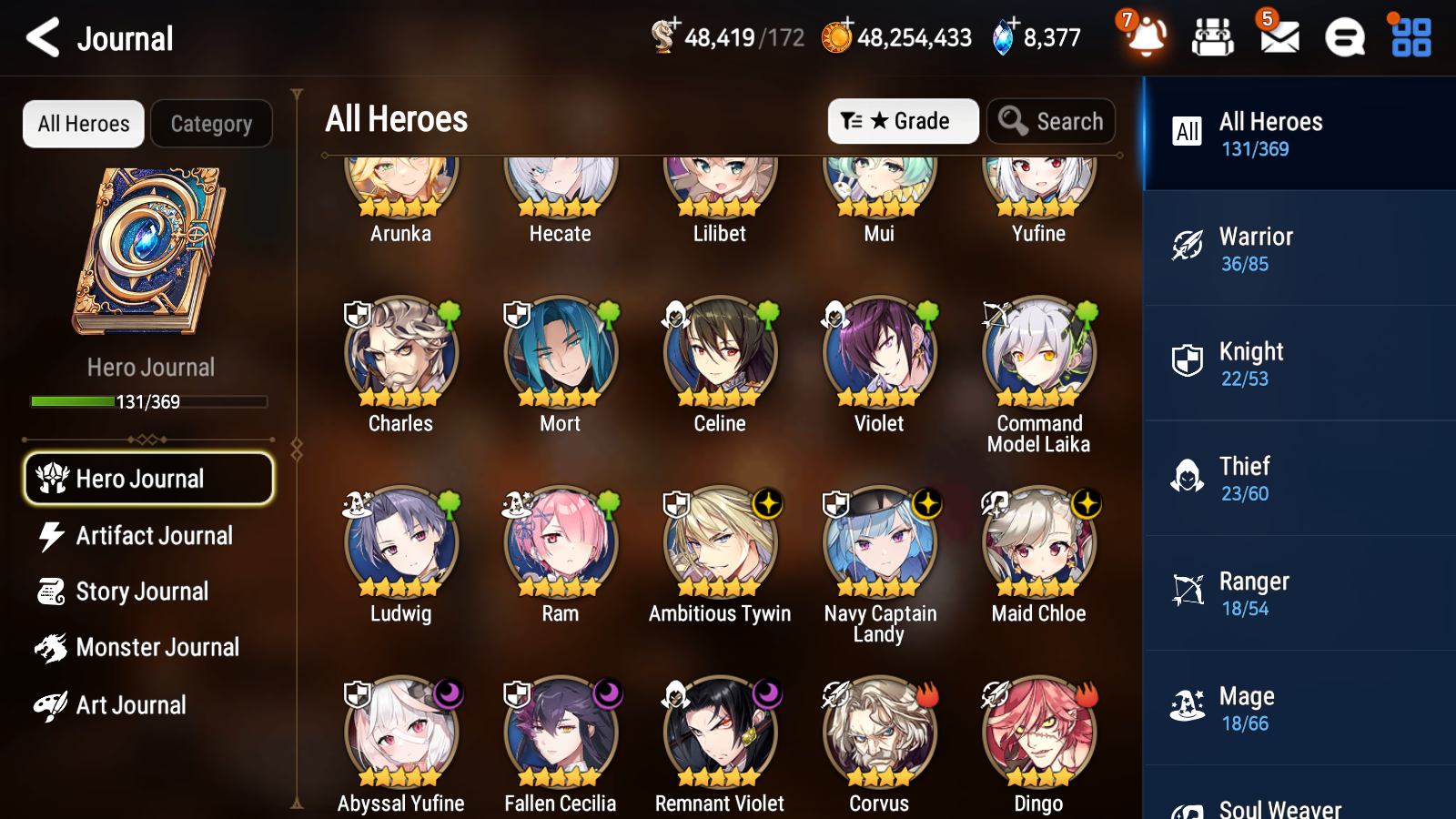This screenshot has height=819, width=1456.
Task: Go back using the Journal back arrow
Action: 40,38
